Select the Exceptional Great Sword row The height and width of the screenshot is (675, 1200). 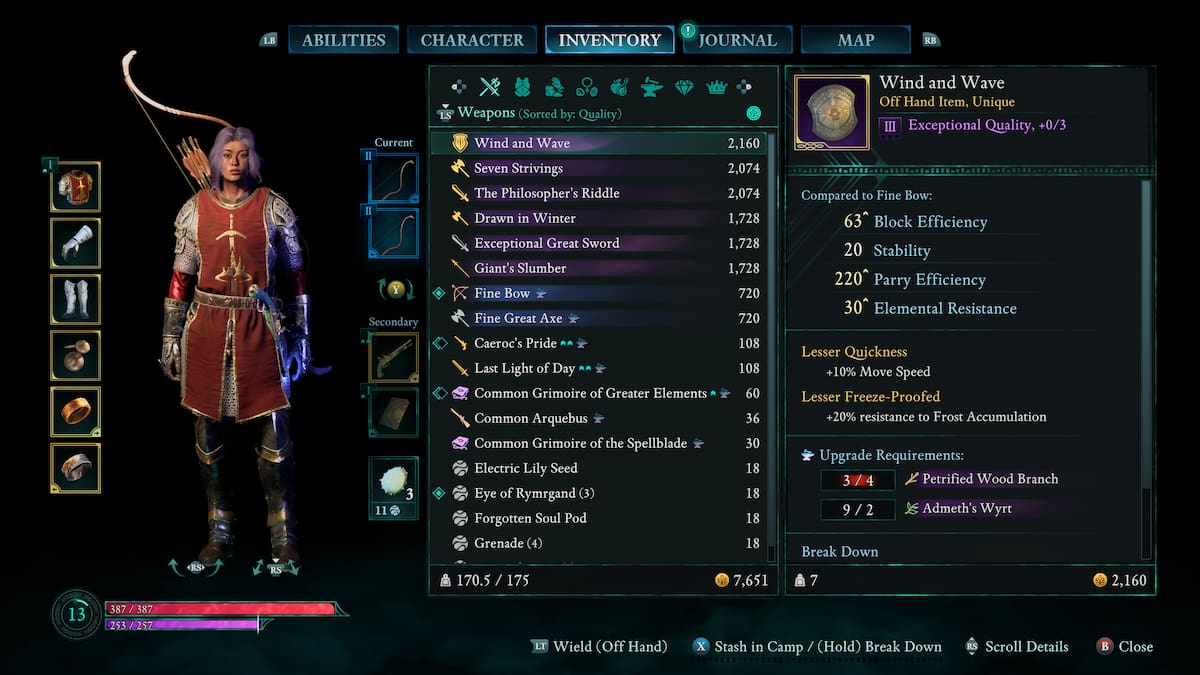point(546,243)
